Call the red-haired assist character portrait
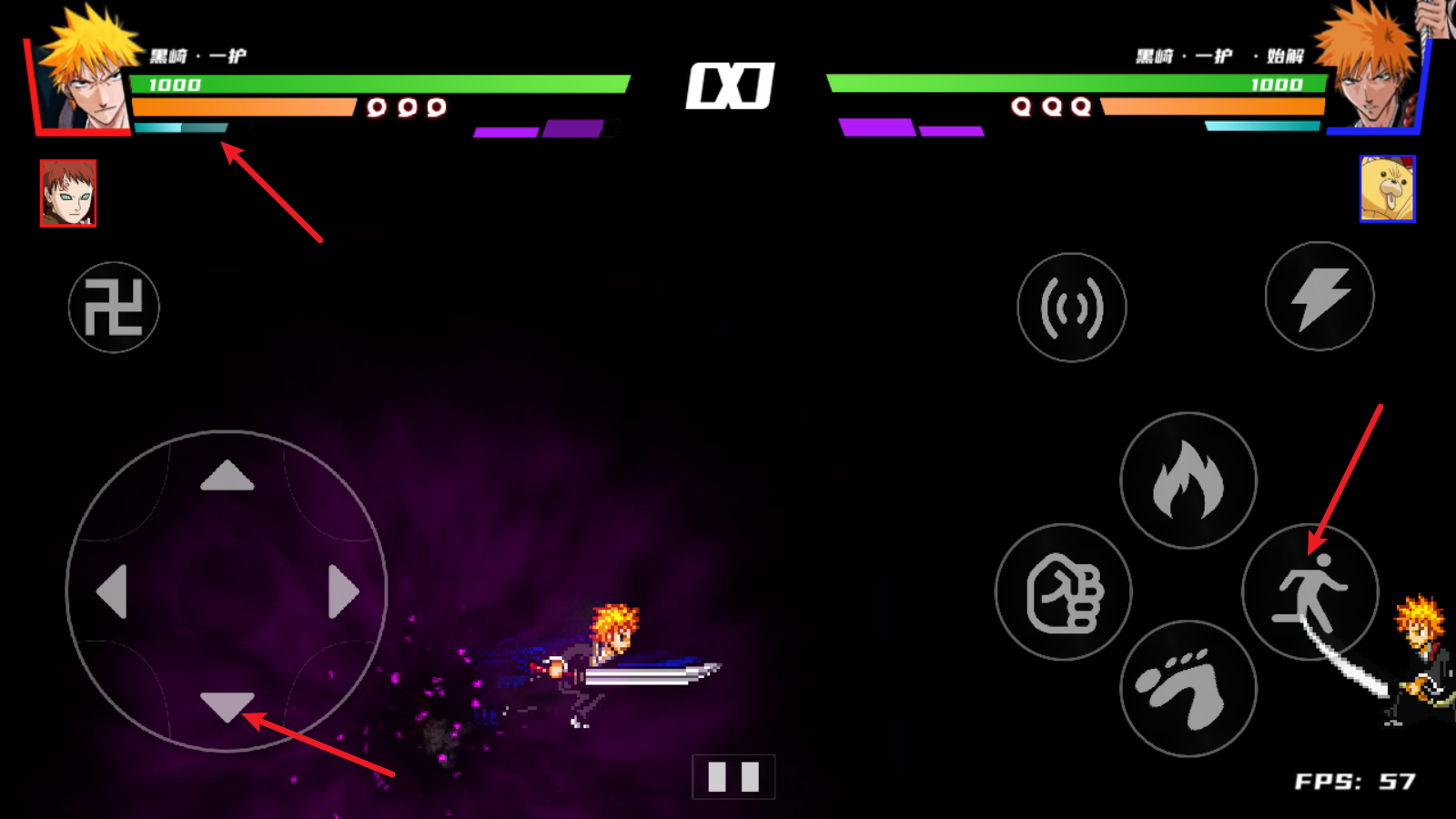The image size is (1456, 819). pyautogui.click(x=68, y=193)
